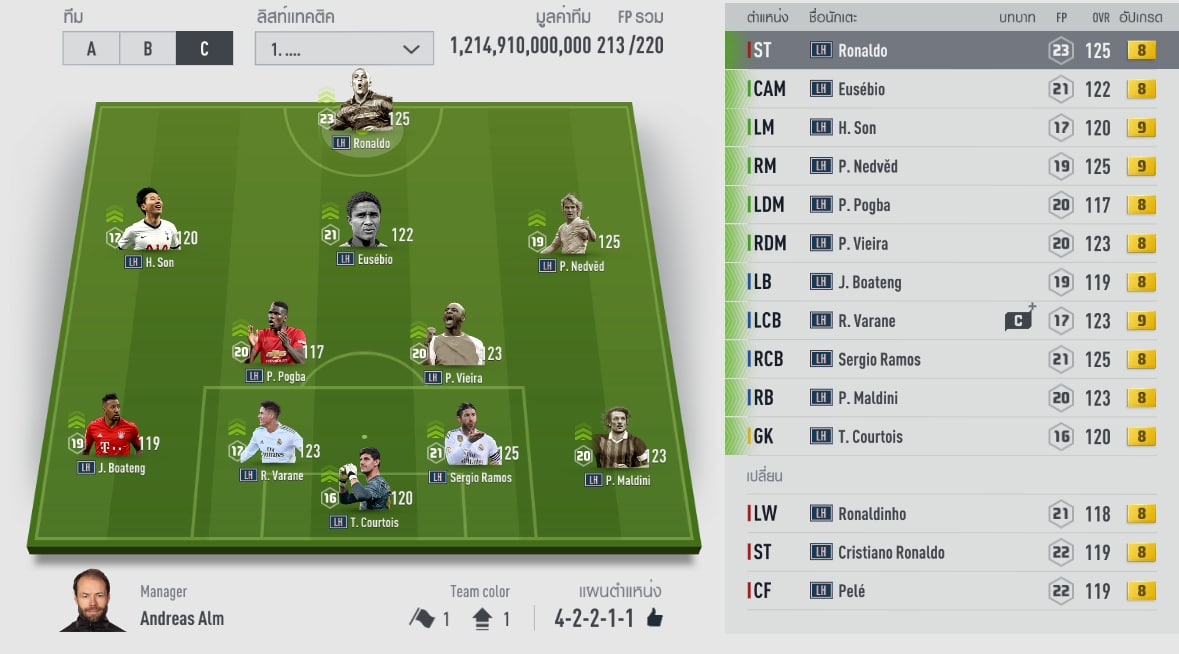Viewport: 1179px width, 654px height.
Task: Open the tactics list dropdown
Action: pos(344,48)
